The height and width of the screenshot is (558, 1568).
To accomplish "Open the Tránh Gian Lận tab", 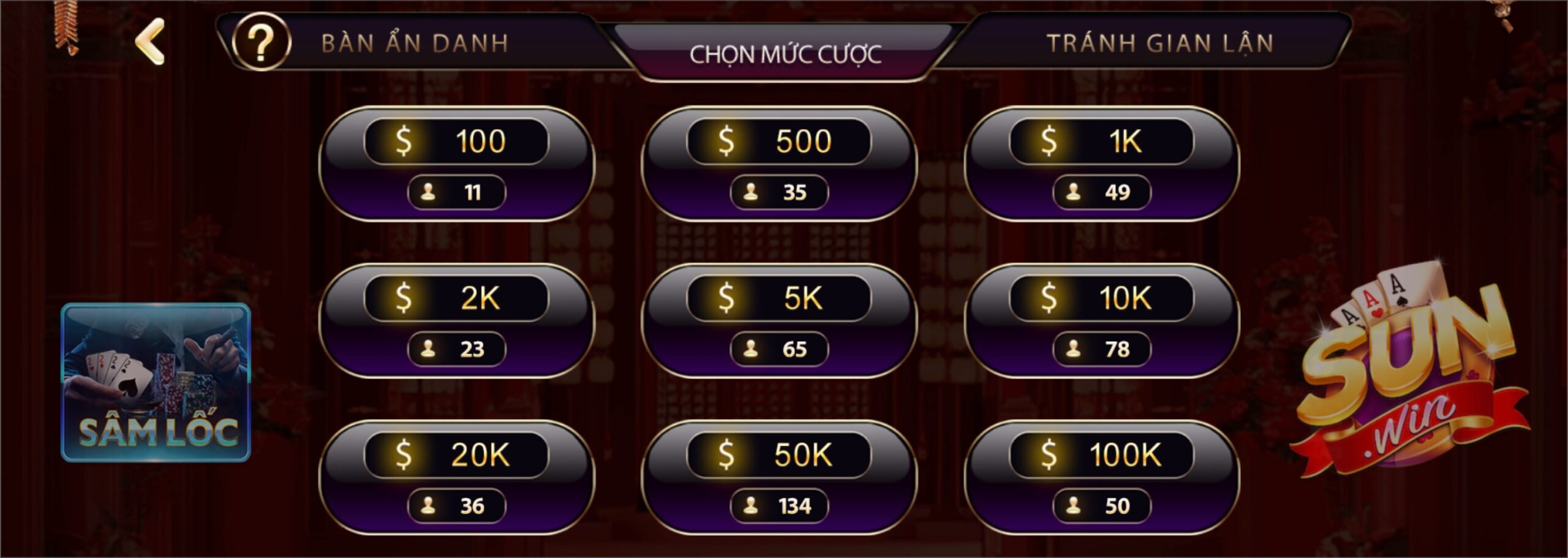I will tap(1159, 43).
